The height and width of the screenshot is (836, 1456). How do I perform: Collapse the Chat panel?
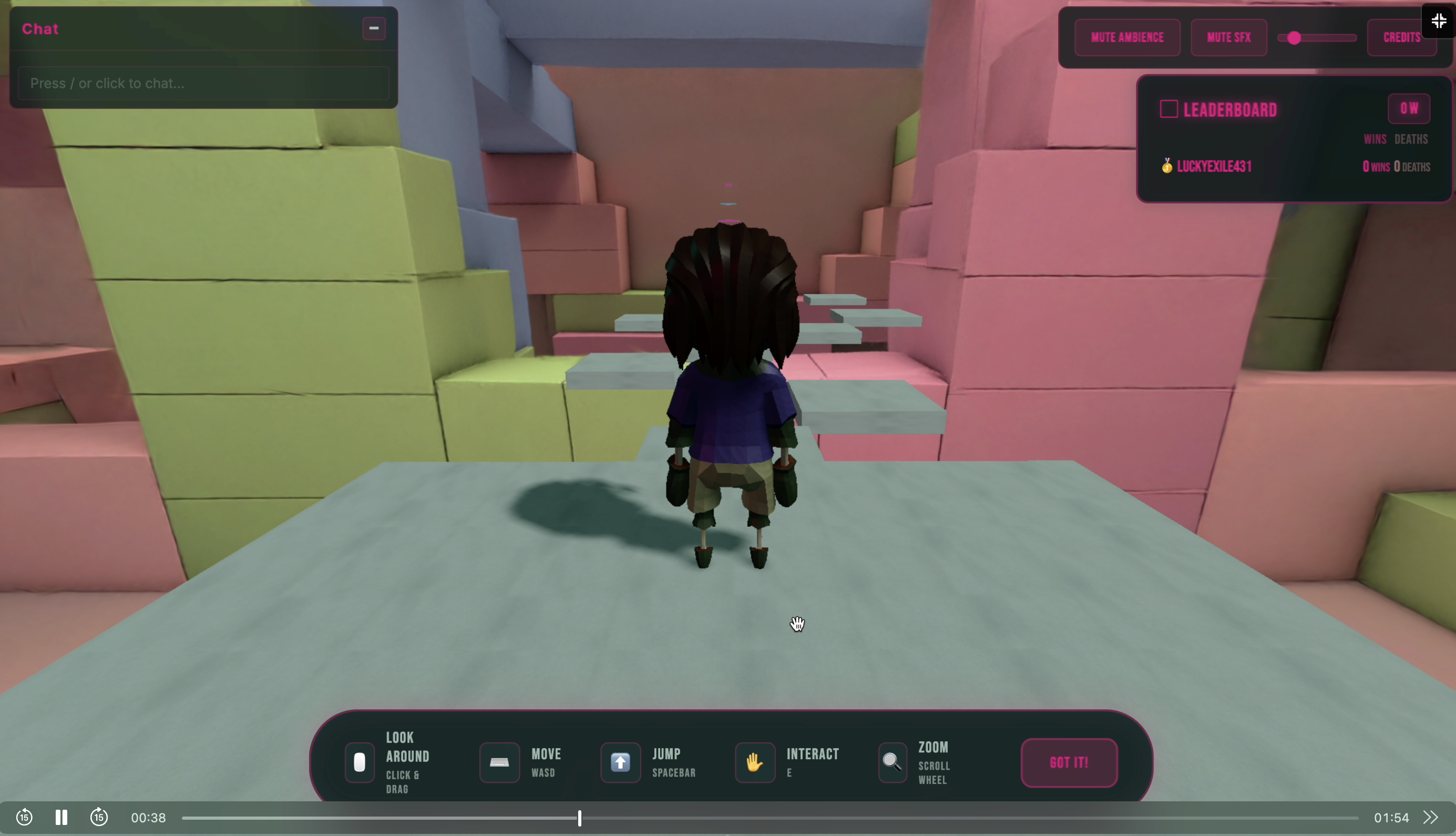point(374,27)
